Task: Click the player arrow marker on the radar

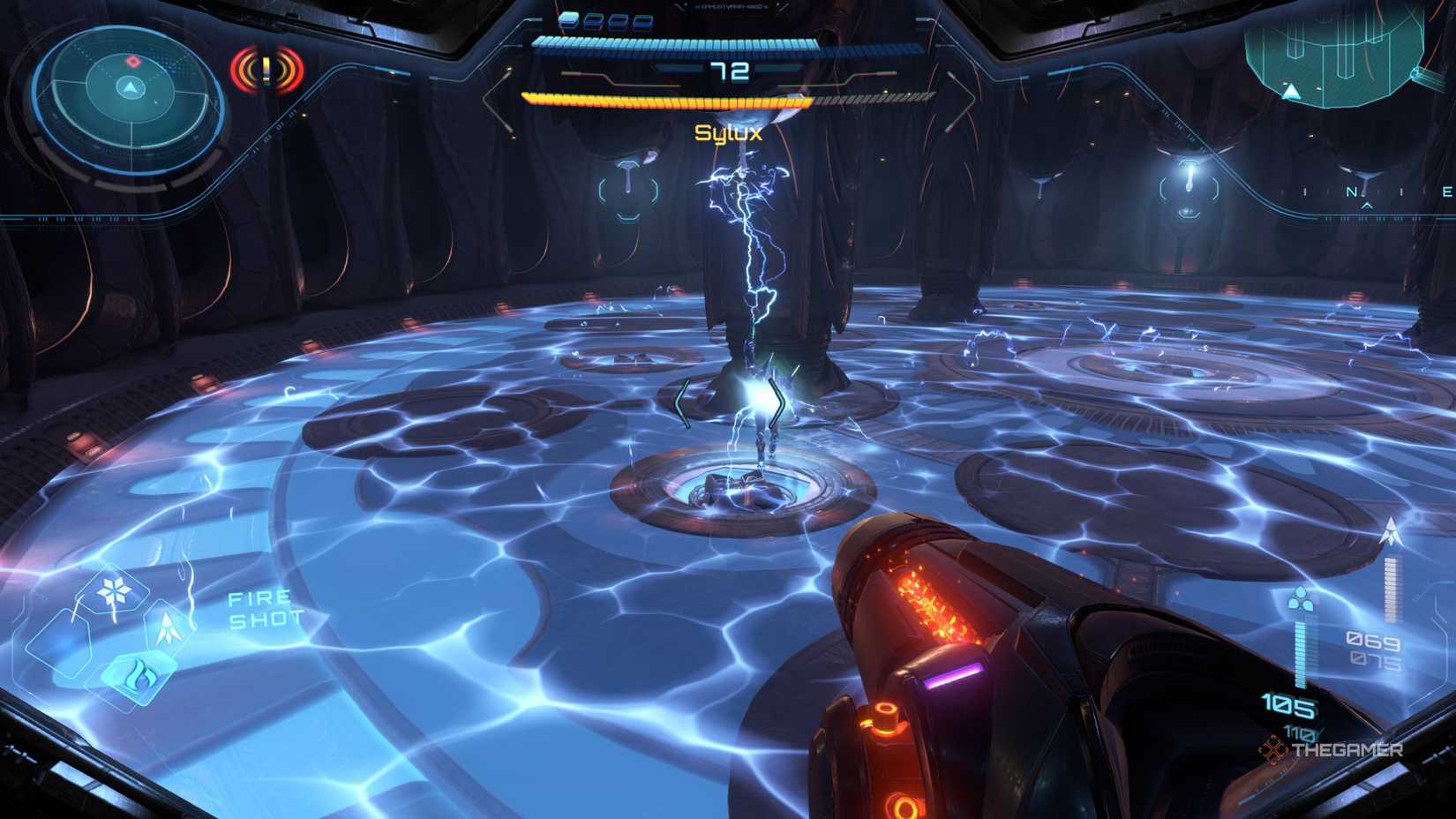Action: coord(131,88)
